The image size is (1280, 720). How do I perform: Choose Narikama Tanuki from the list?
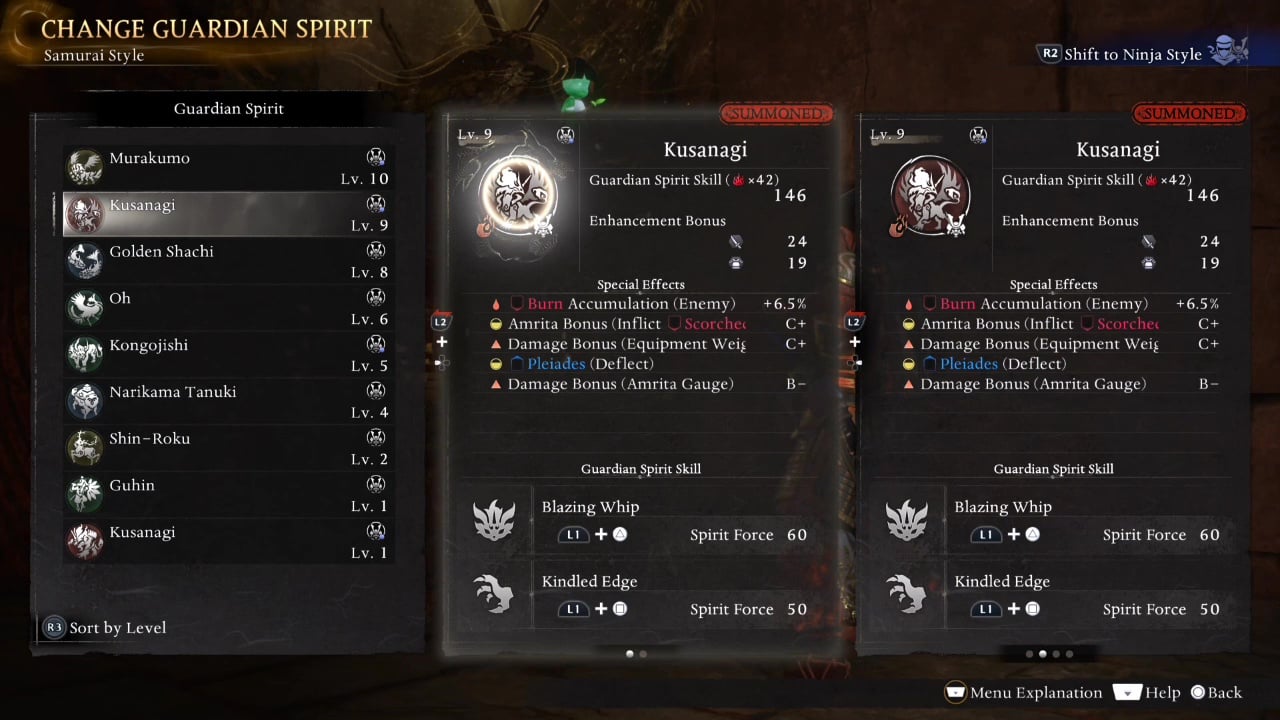point(228,401)
